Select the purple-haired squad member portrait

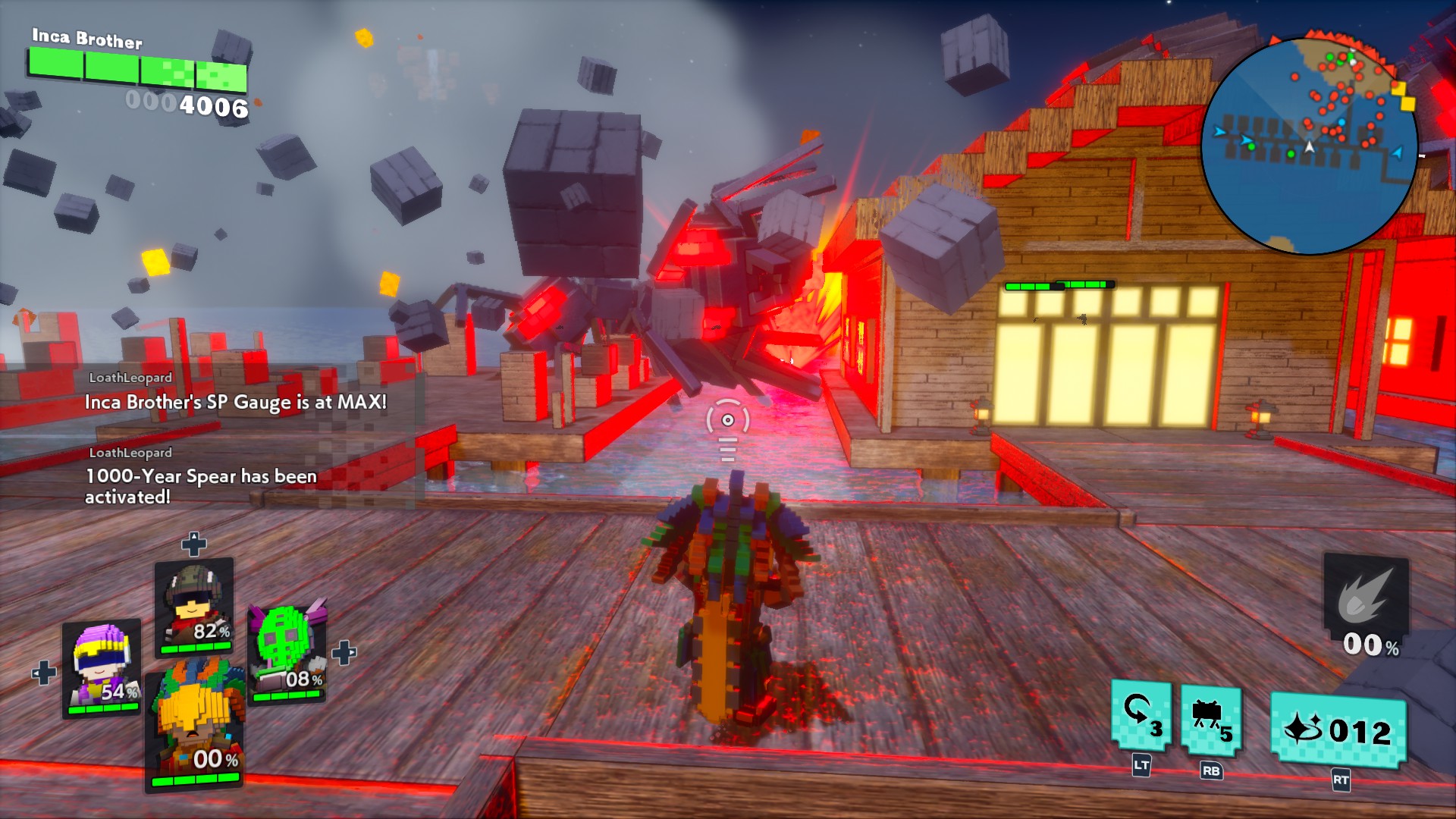coord(102,667)
